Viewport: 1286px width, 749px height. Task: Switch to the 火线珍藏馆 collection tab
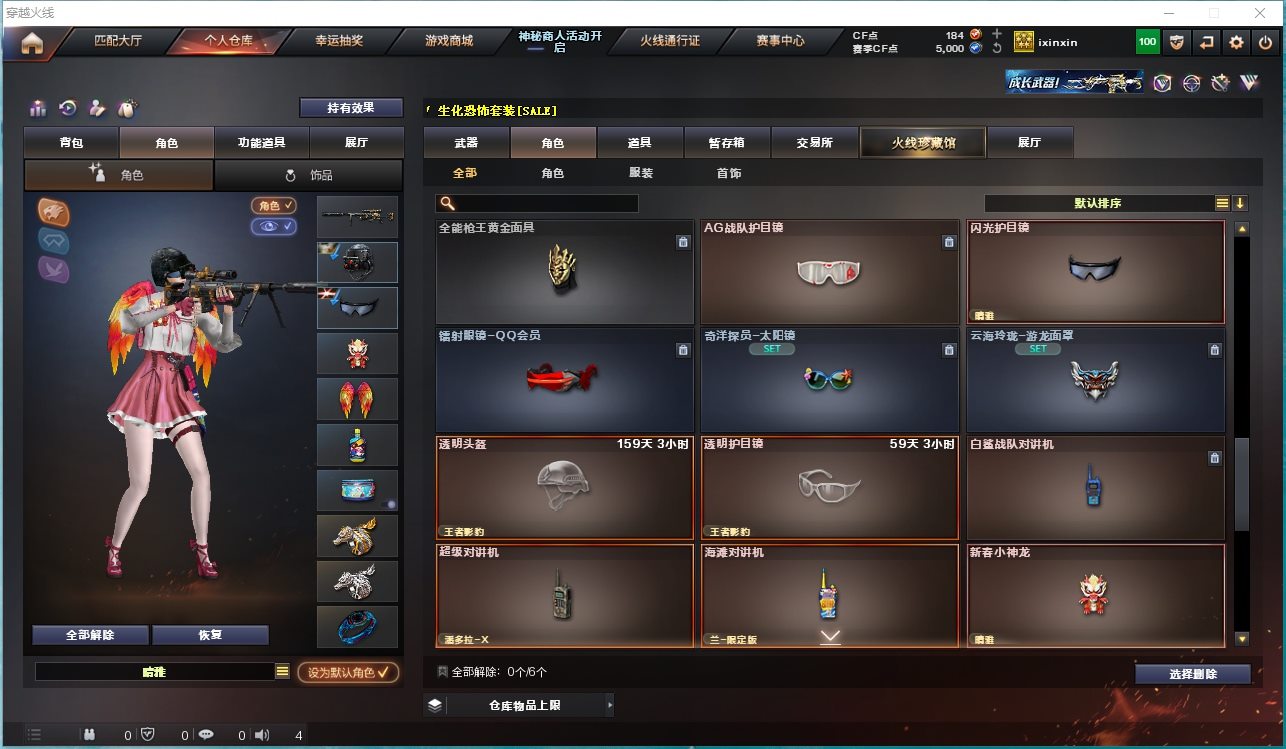pos(923,143)
